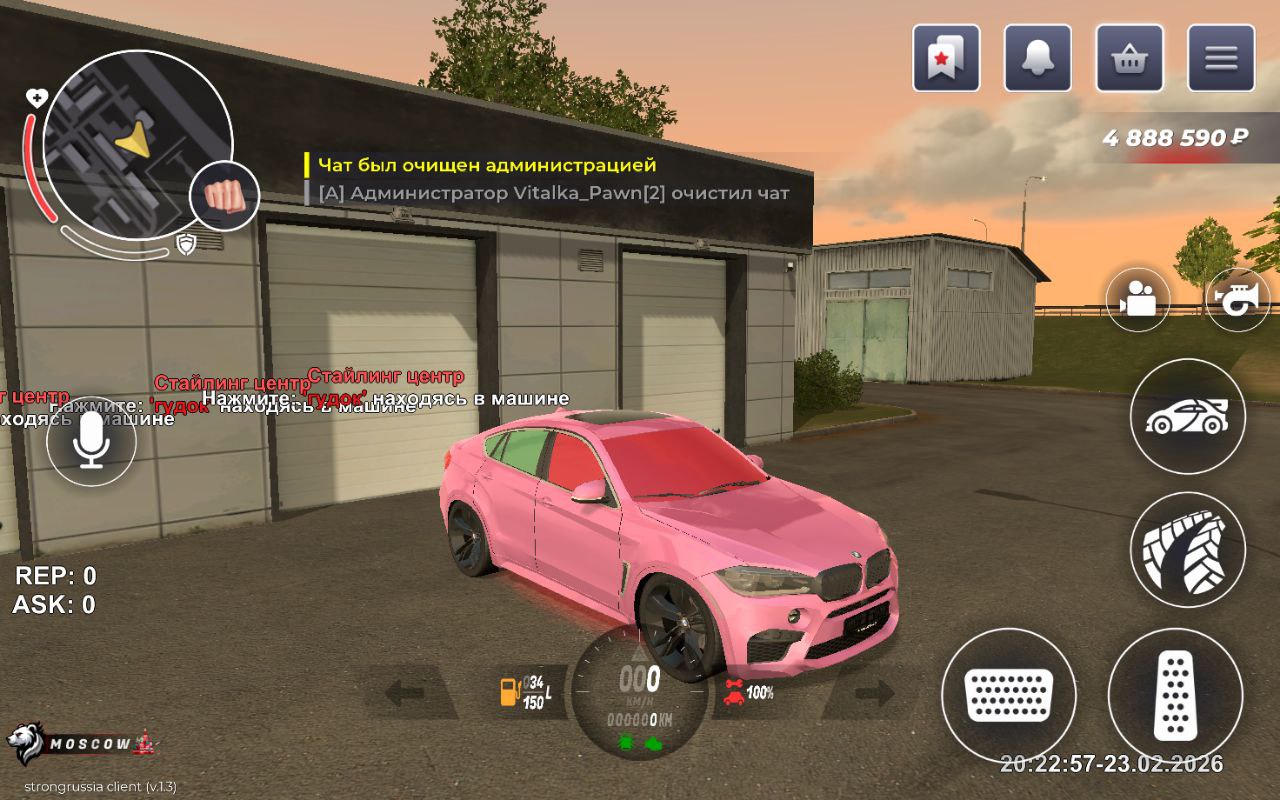Click the chat cleared message line

pyautogui.click(x=487, y=165)
